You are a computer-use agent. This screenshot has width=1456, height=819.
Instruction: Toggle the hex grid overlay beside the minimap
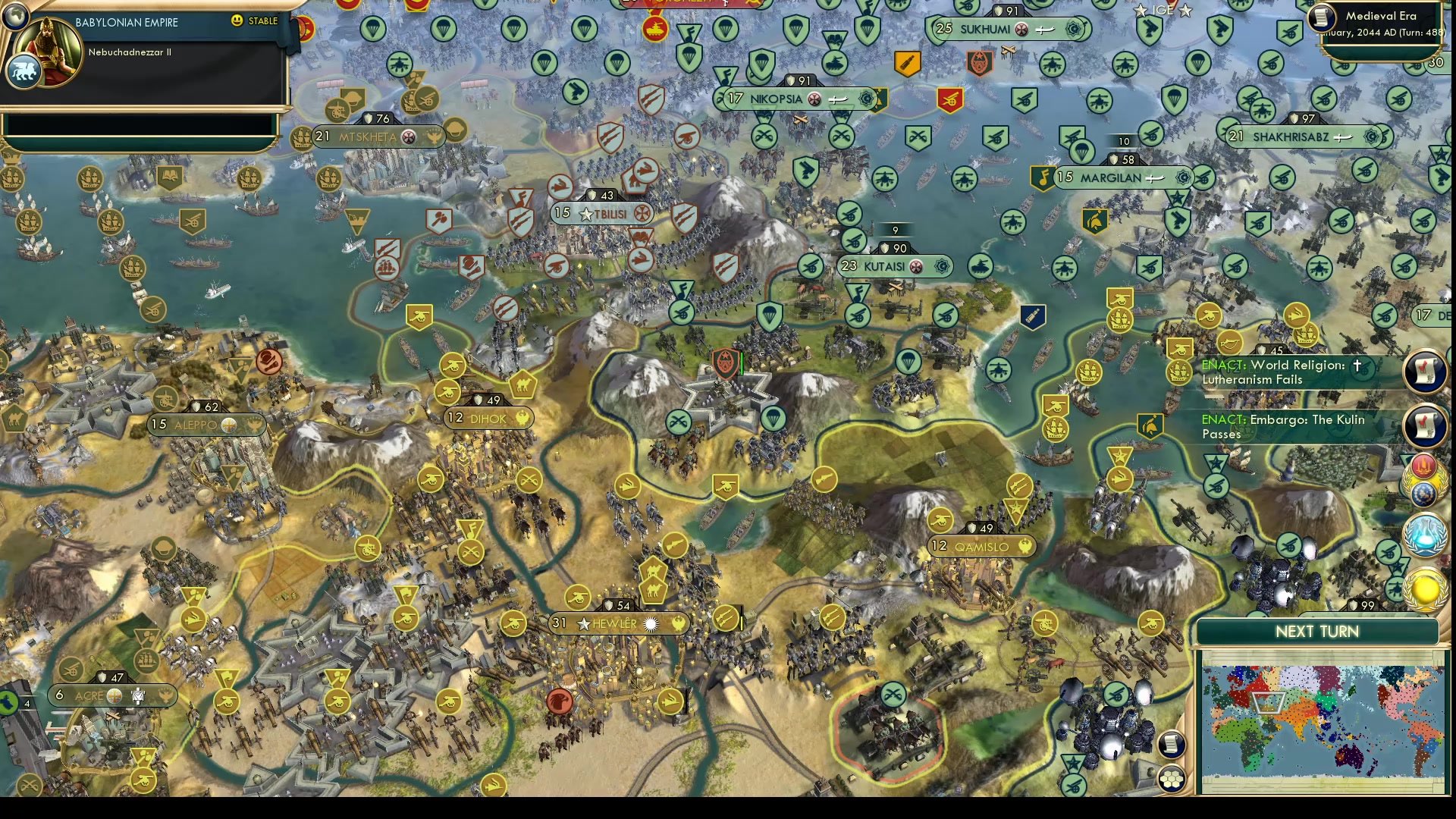point(1172,779)
